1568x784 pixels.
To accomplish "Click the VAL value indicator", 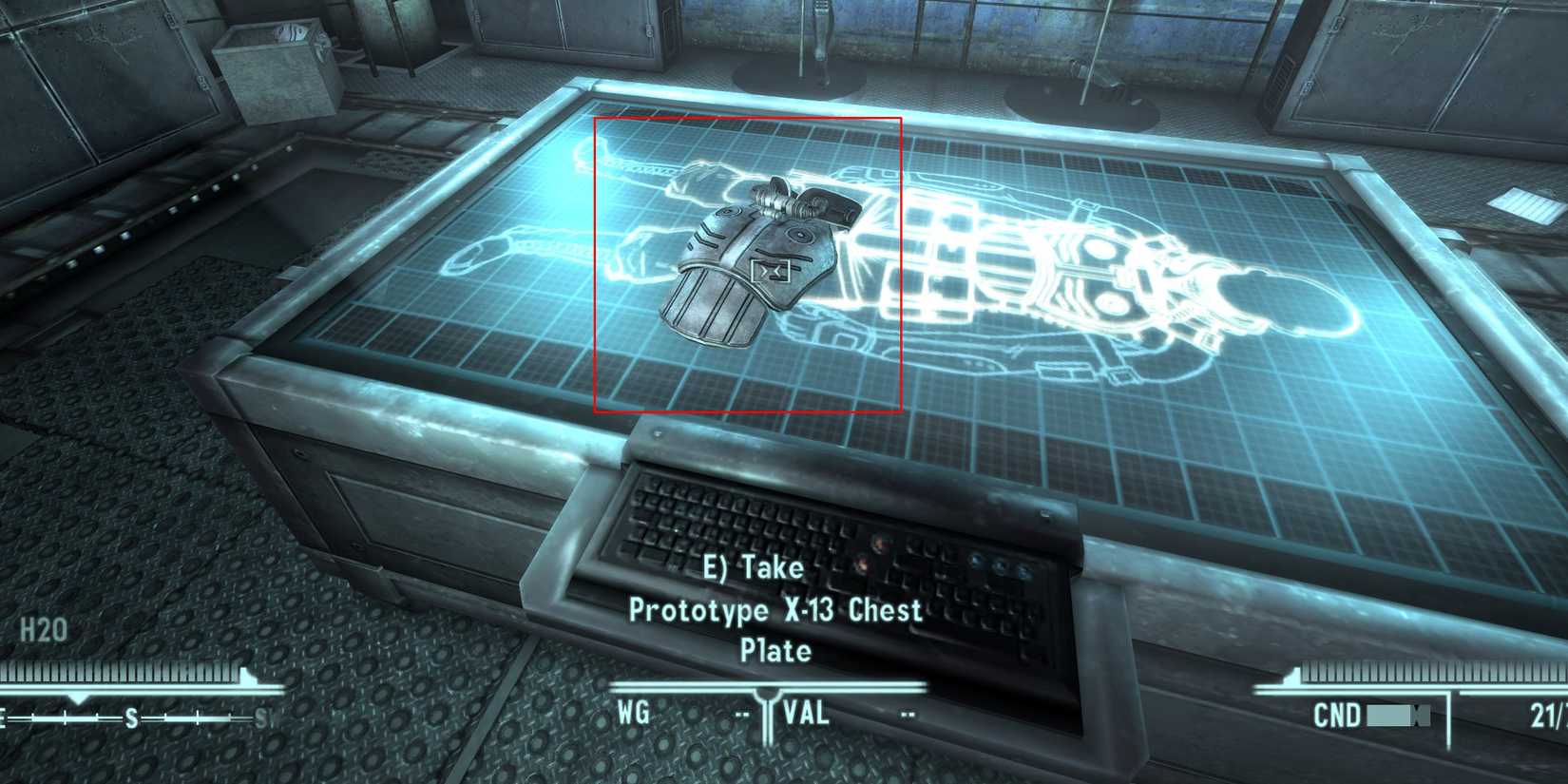I will (x=804, y=711).
